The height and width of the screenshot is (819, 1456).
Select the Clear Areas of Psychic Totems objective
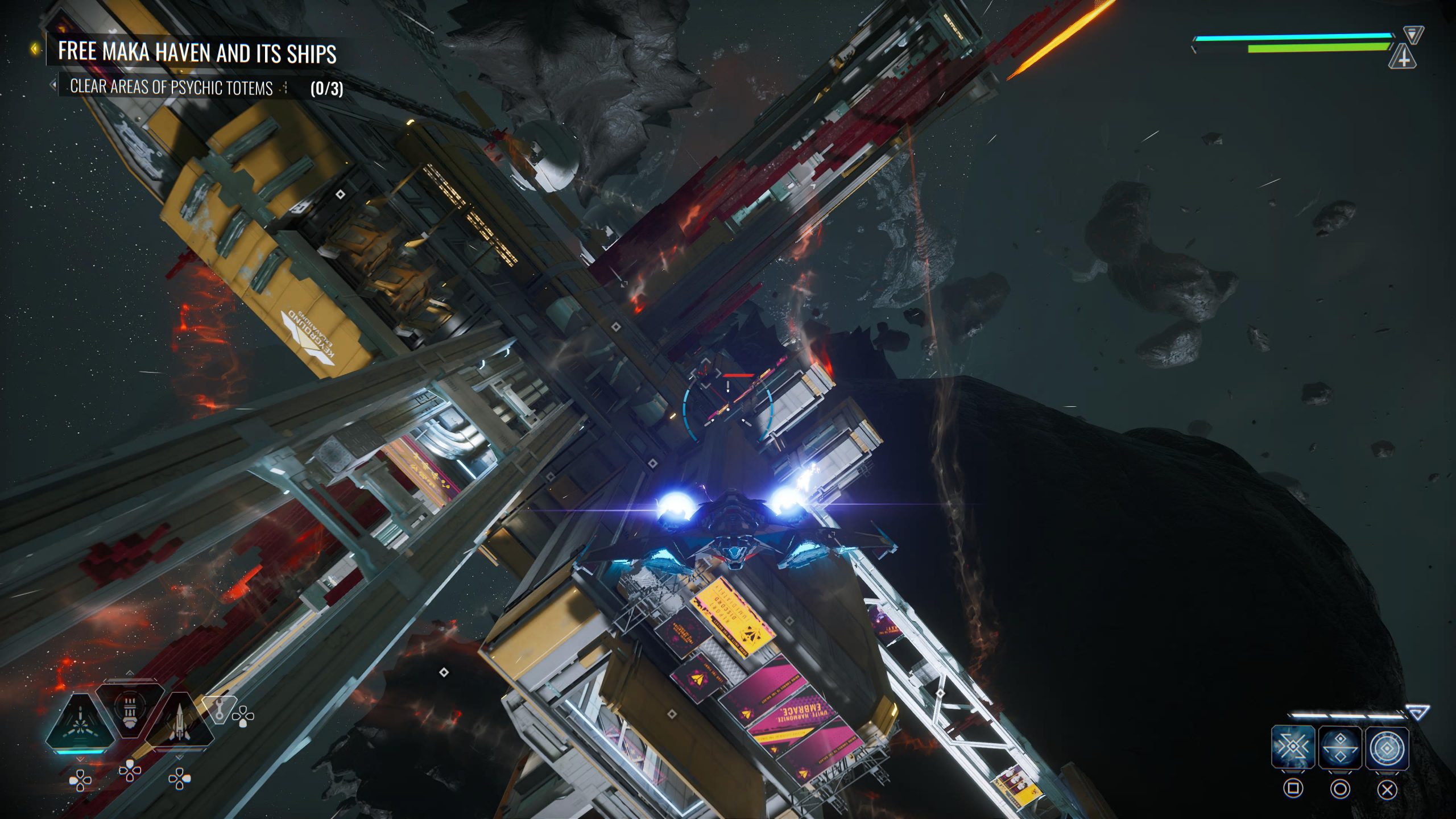[171, 88]
